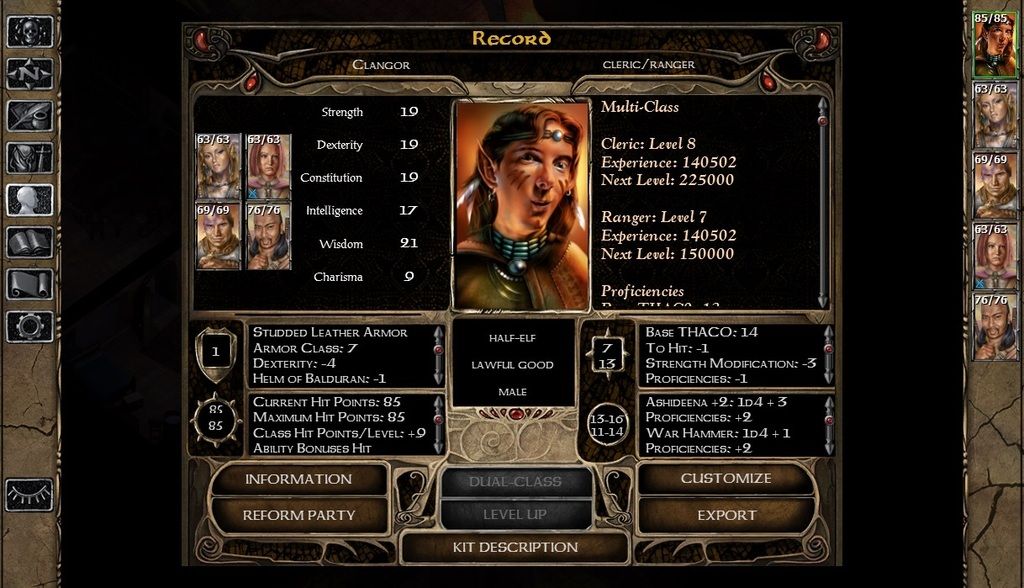Open the Customize options
The image size is (1024, 588).
(725, 479)
